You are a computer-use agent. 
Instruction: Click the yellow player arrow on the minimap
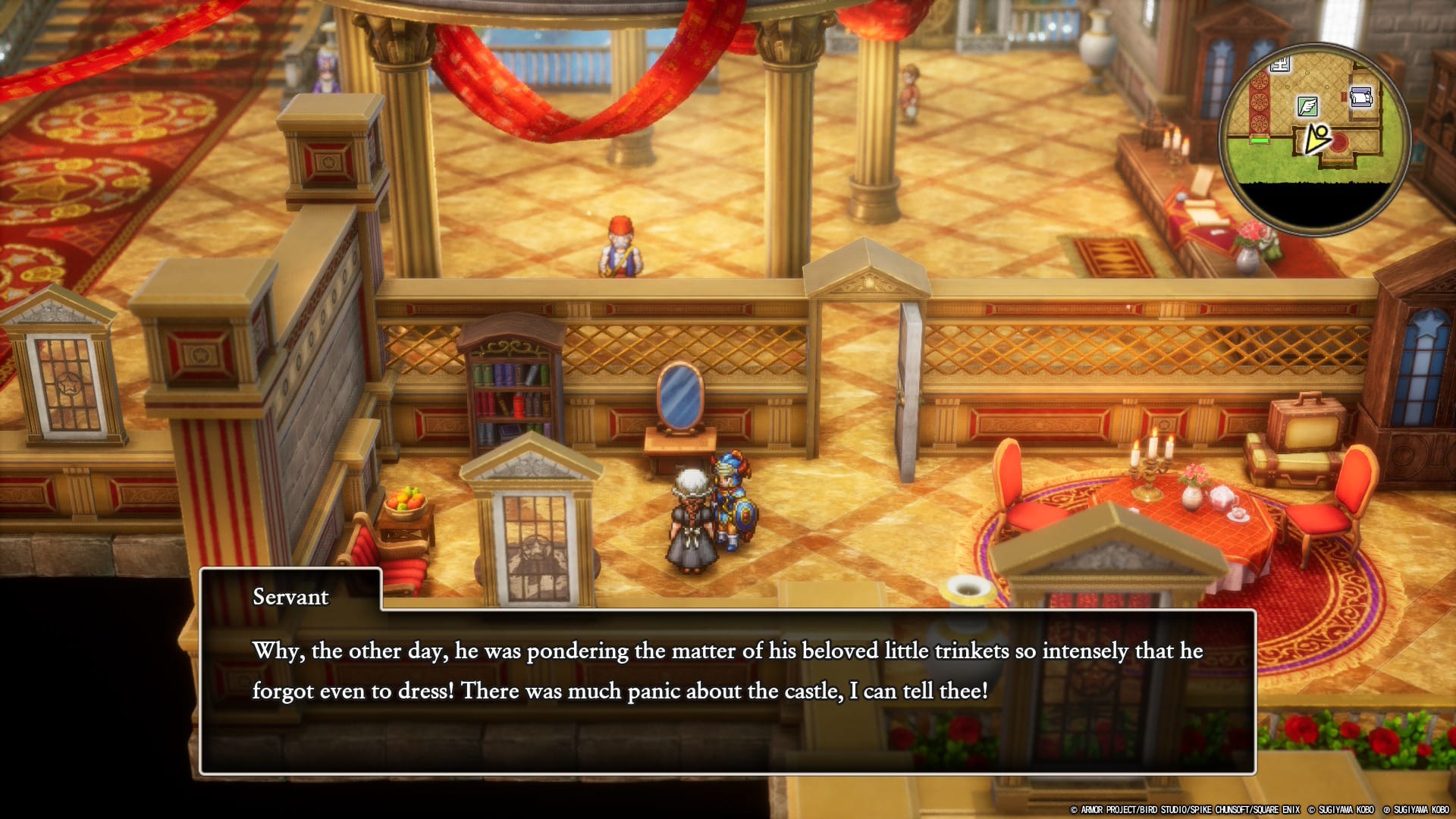tap(1317, 140)
